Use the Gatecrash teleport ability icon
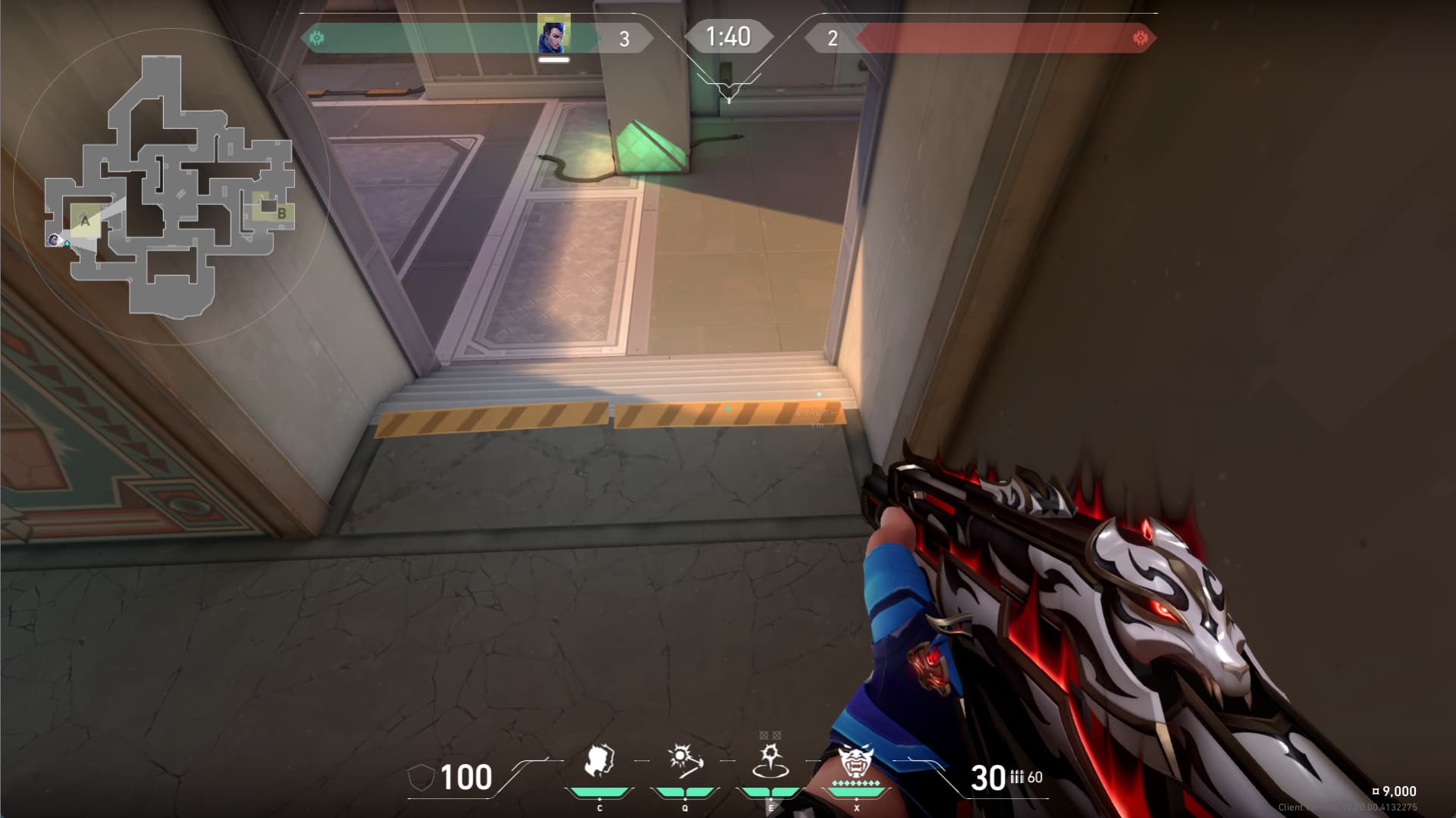This screenshot has height=818, width=1456. coord(770,761)
